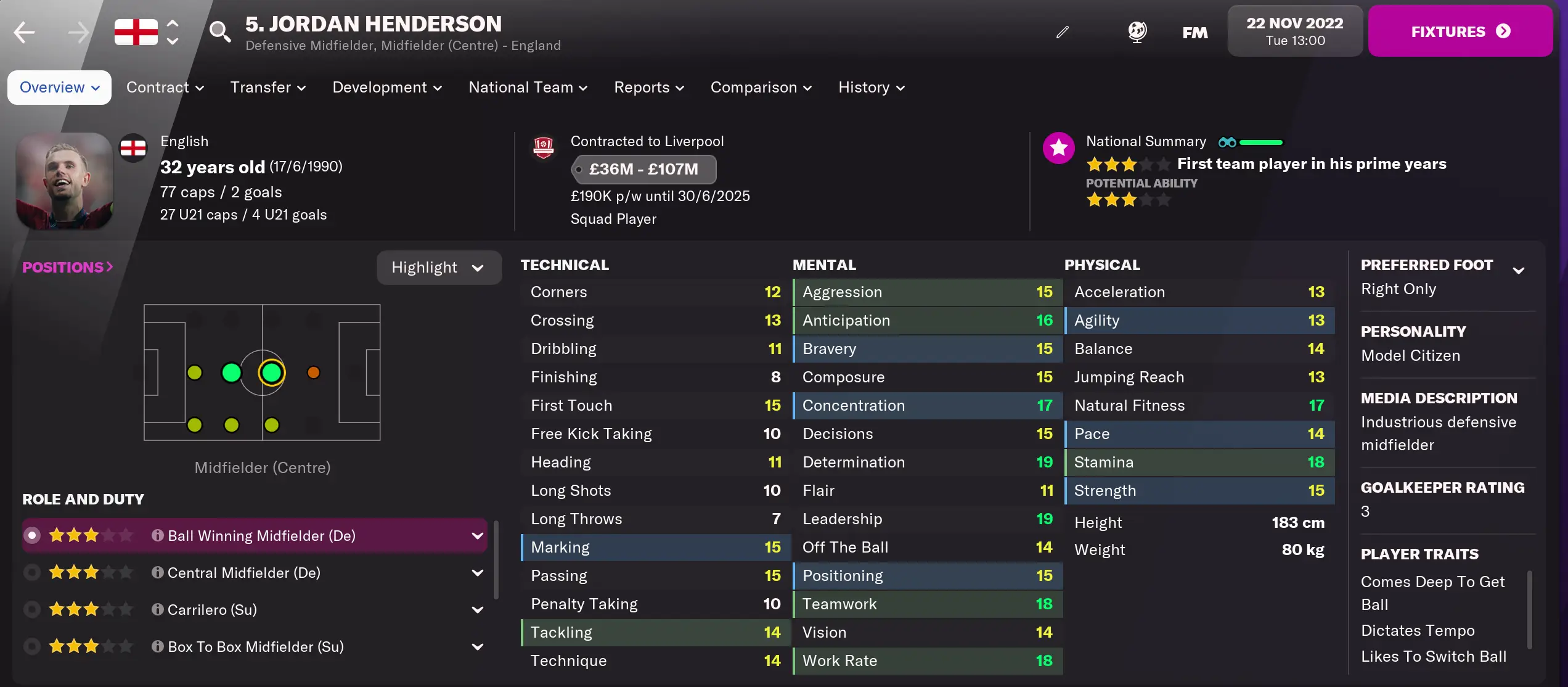Click the pencil edit icon in the header

(x=1062, y=31)
